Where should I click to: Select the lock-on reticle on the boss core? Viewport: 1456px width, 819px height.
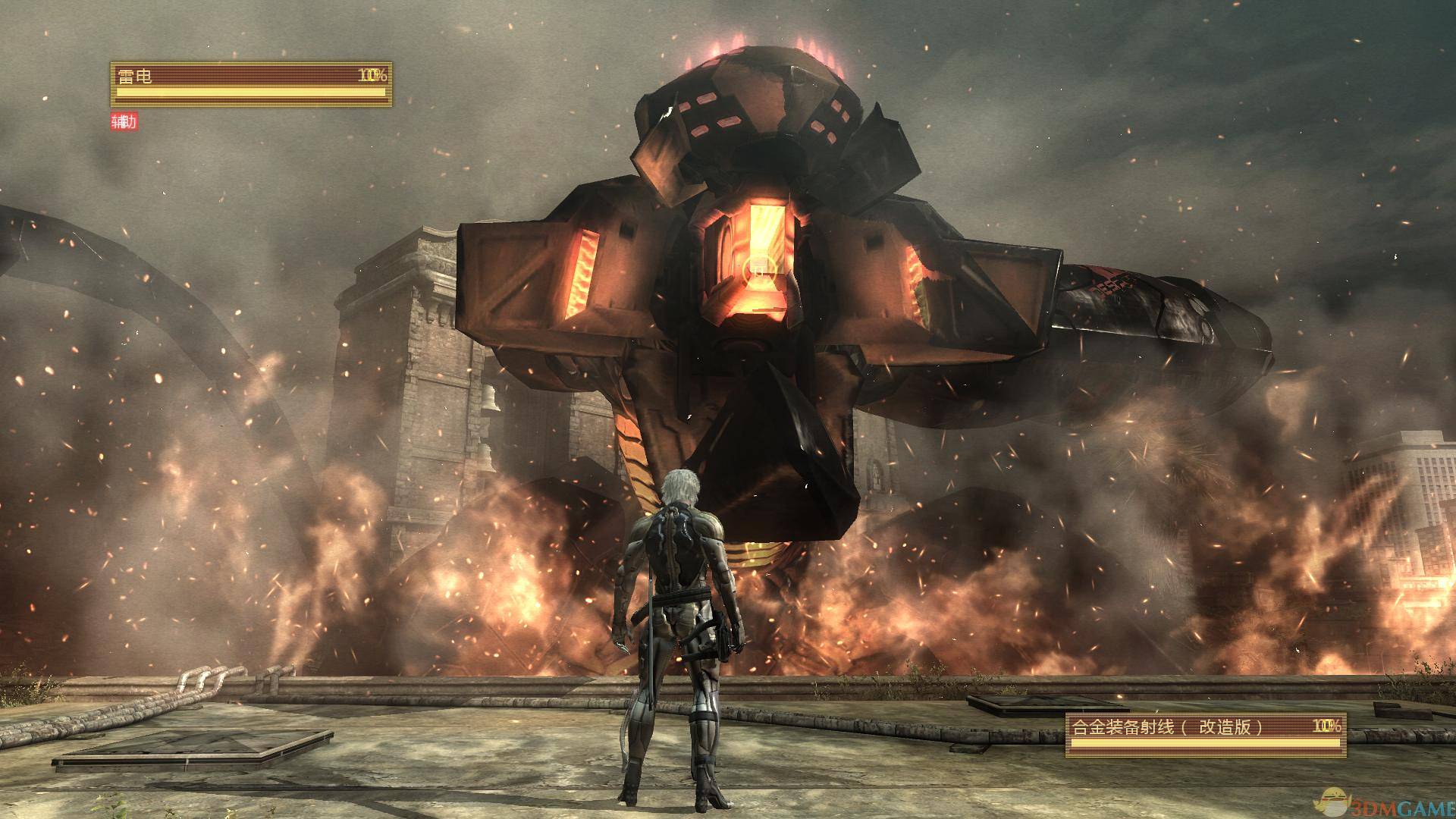point(757,268)
